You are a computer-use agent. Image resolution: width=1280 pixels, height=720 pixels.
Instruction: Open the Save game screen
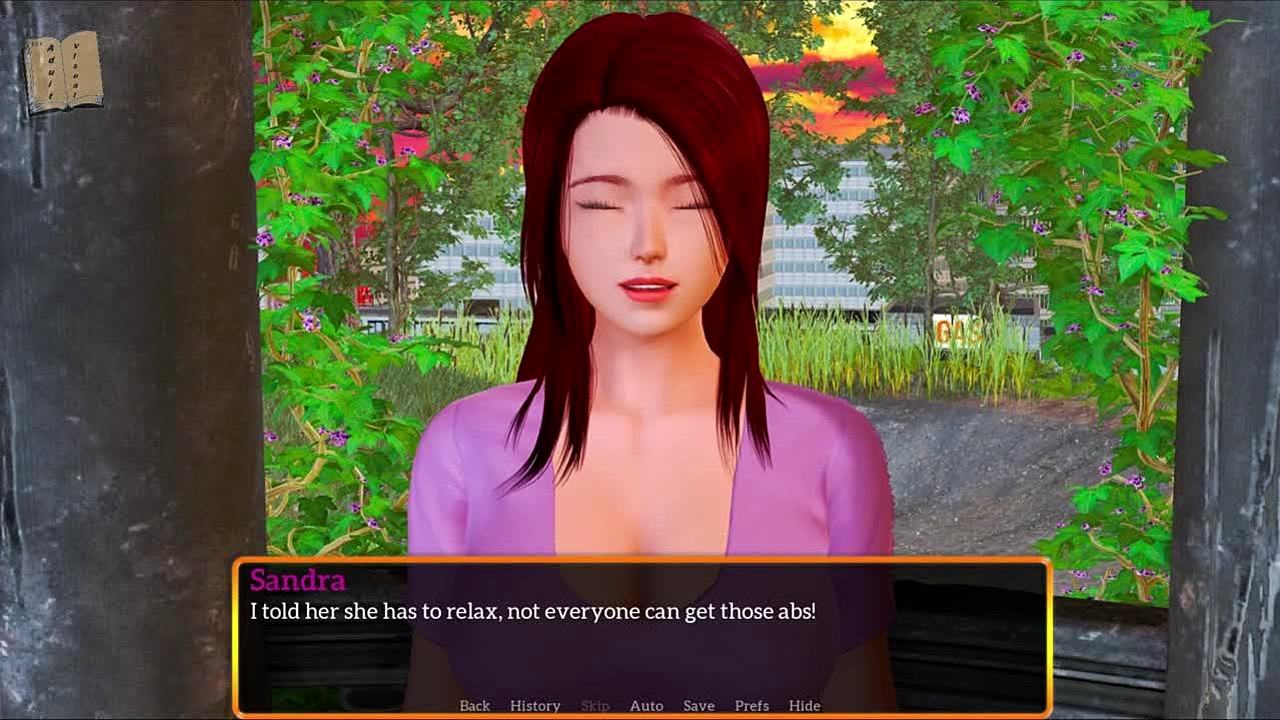(x=698, y=705)
